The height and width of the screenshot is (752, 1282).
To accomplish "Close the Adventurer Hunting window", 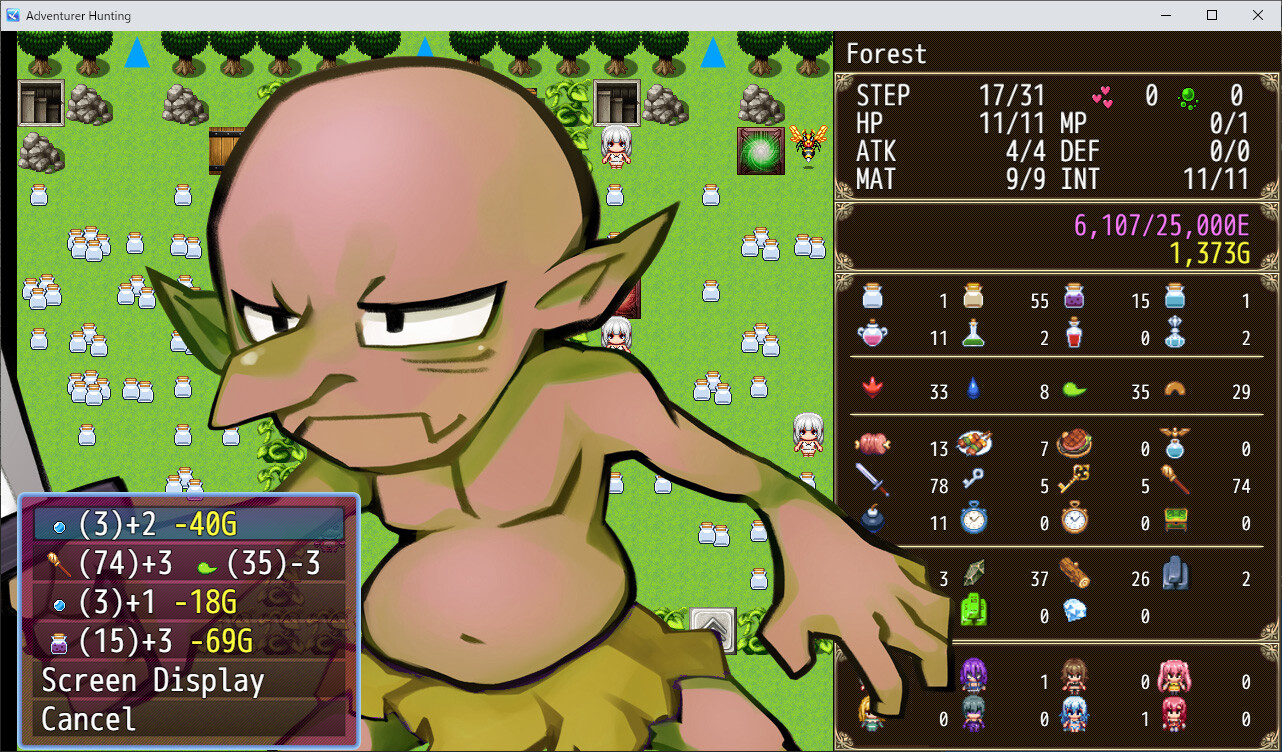I will 1258,15.
